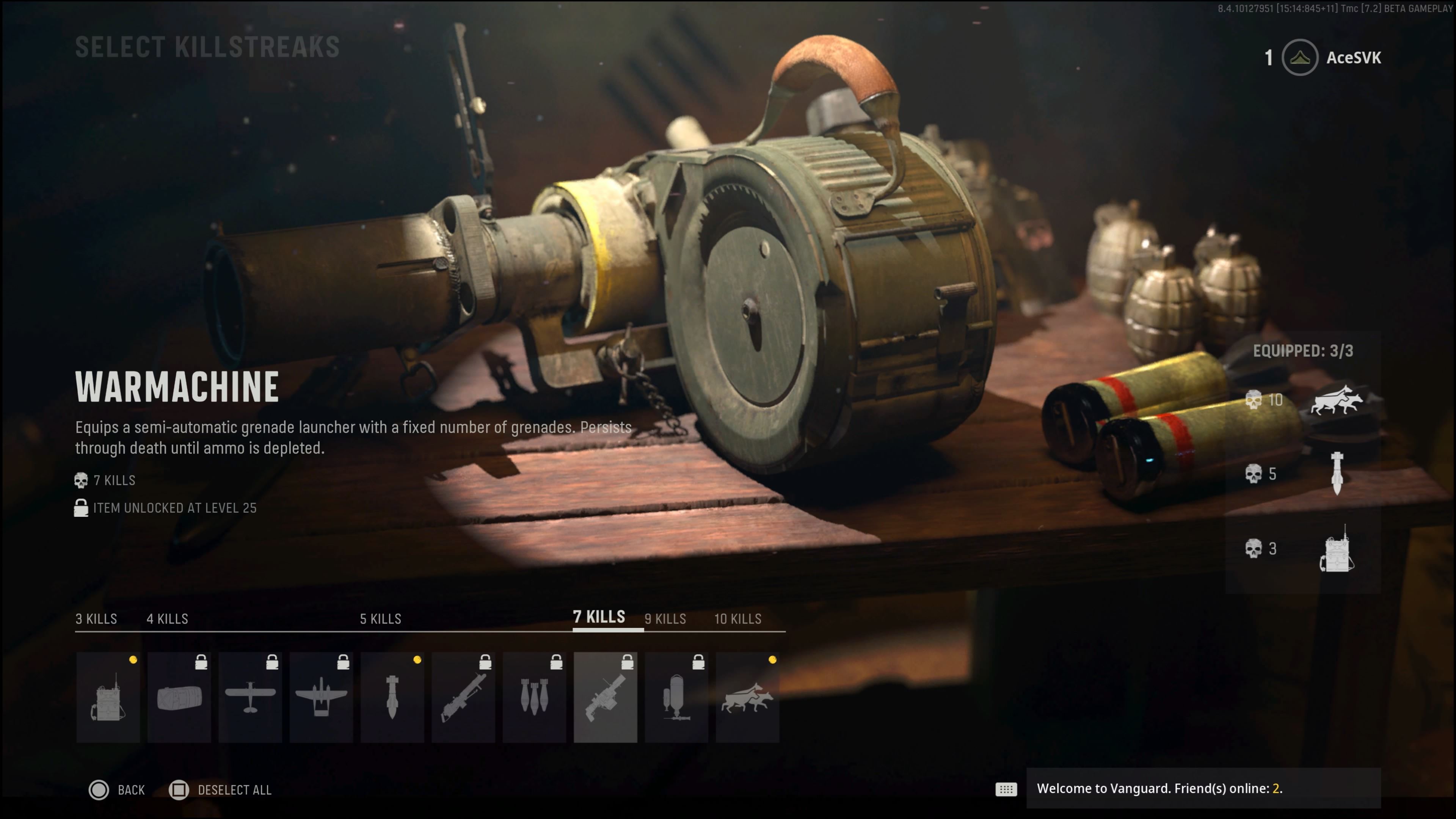Image resolution: width=1456 pixels, height=819 pixels.
Task: Select the field radio killstreak slot
Action: tap(108, 697)
